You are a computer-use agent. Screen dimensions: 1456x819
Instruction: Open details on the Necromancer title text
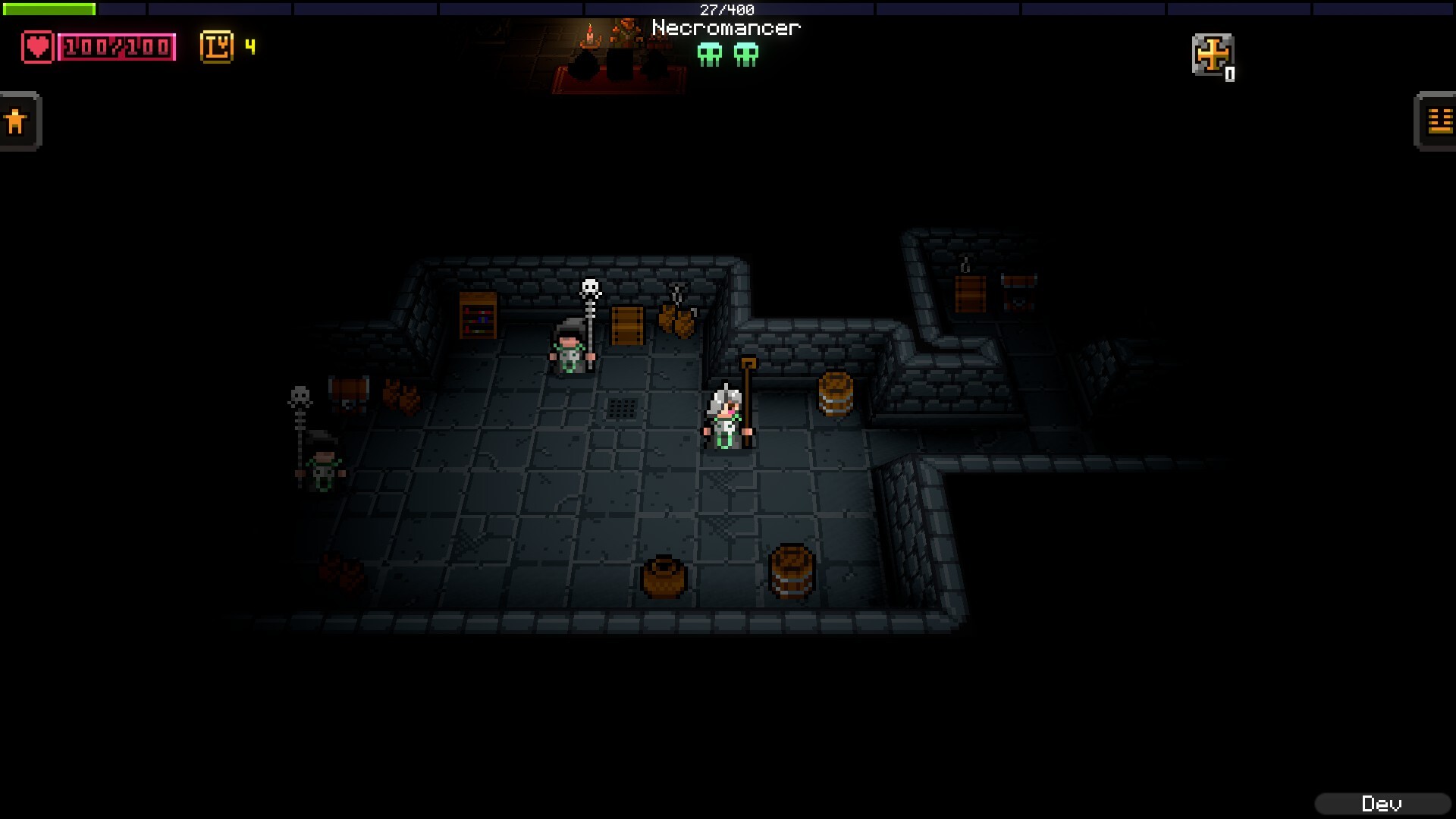point(726,27)
